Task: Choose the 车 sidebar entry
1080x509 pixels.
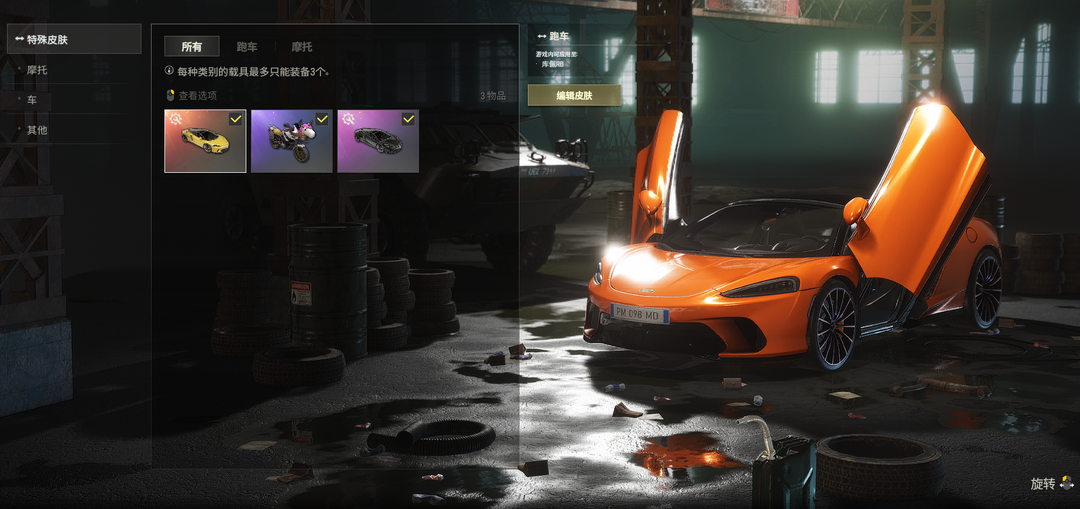Action: coord(32,100)
